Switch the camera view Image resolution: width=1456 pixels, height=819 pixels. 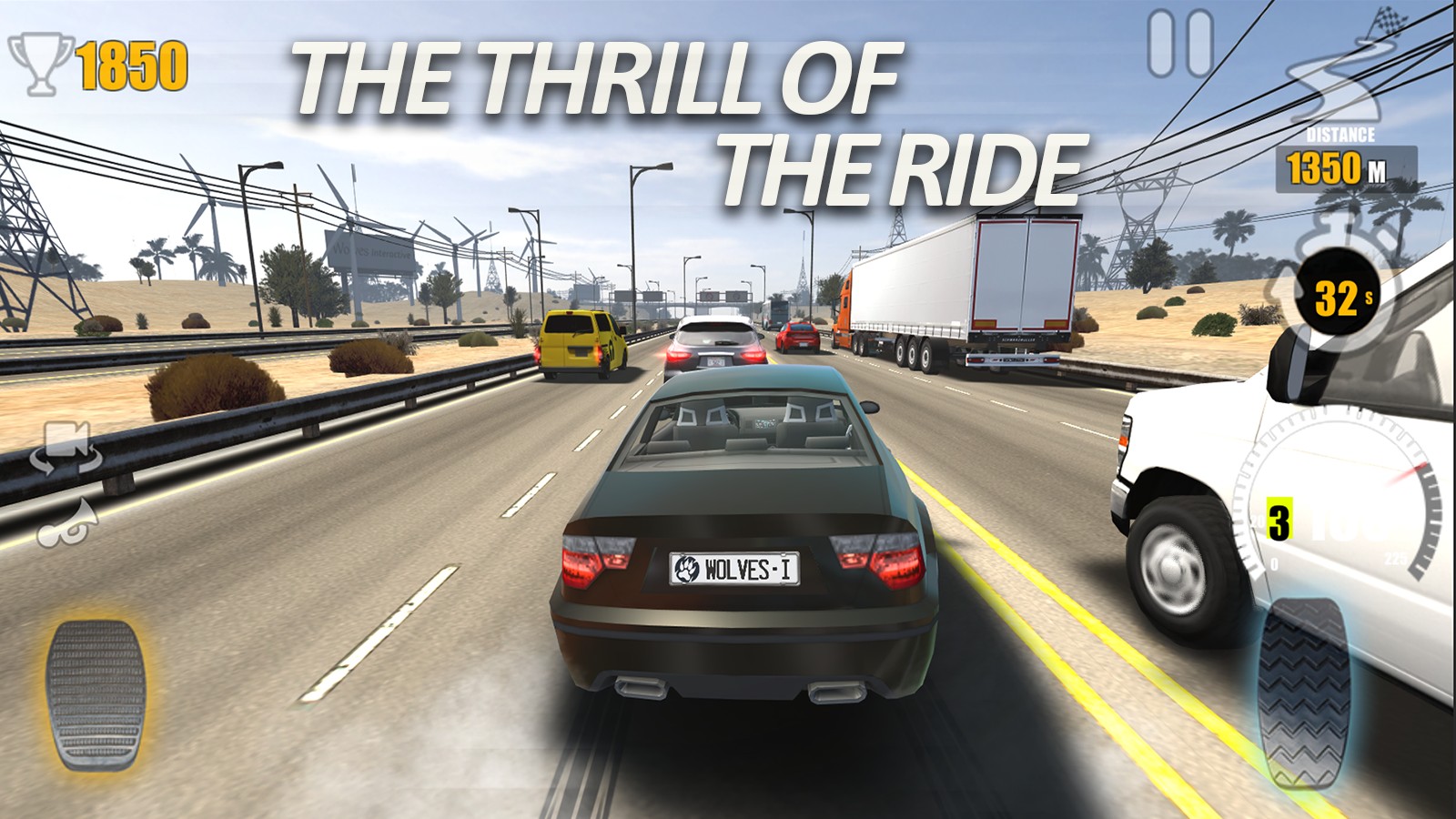click(x=65, y=448)
